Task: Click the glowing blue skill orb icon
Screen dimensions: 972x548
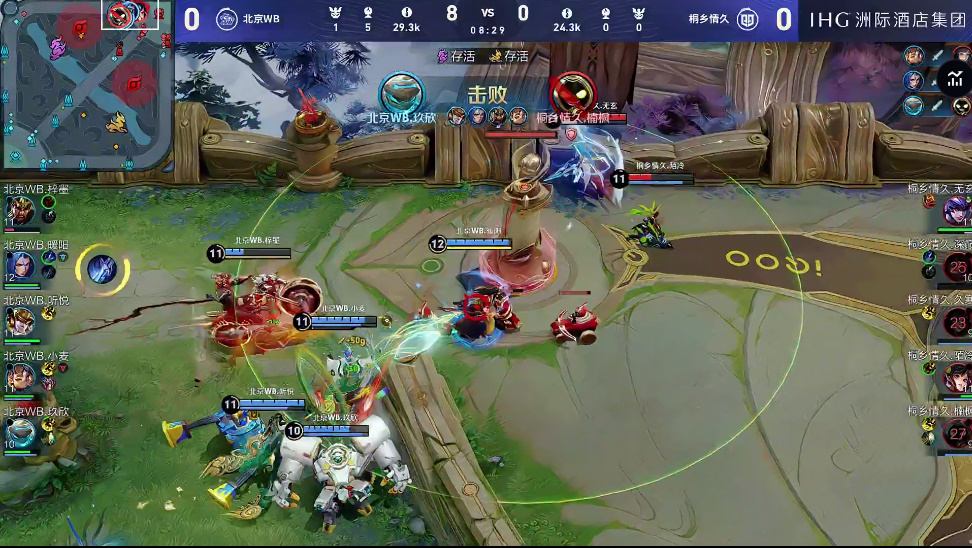Action: (x=102, y=268)
